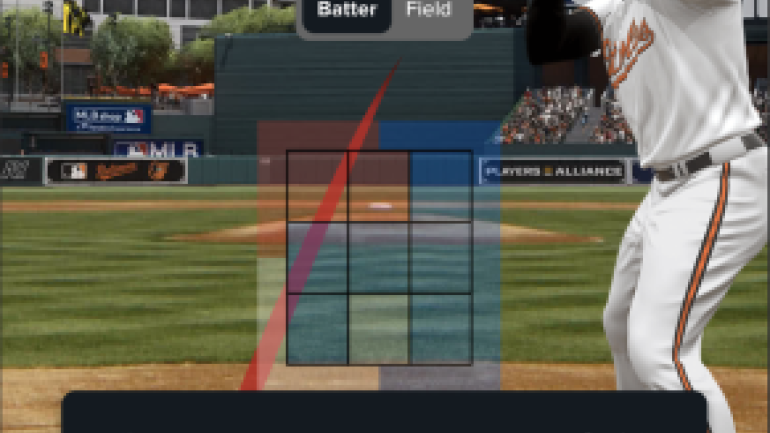Viewport: 770px width, 433px height.
Task: Select the Batter view tab
Action: tap(346, 12)
